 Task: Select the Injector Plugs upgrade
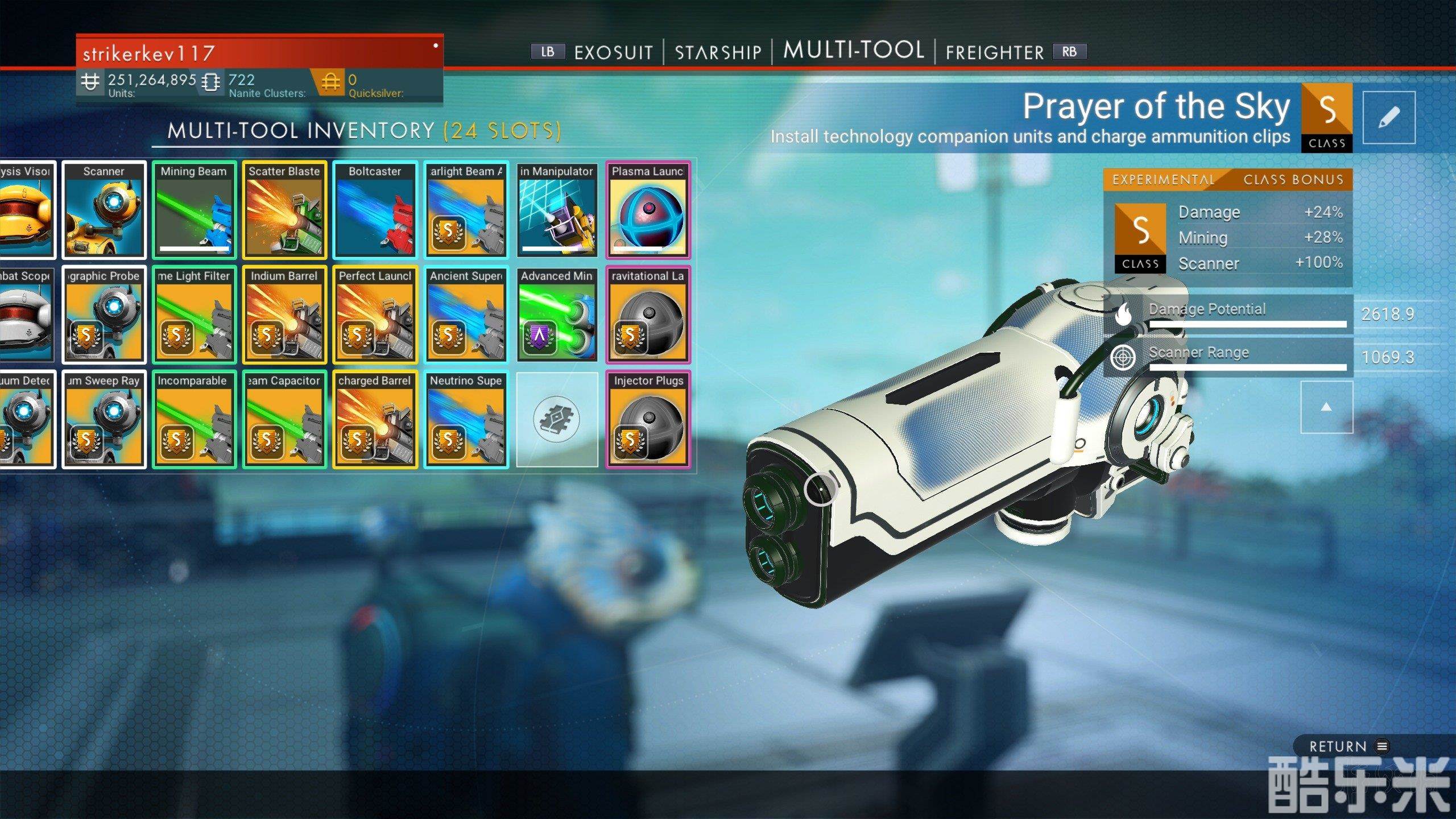click(648, 419)
